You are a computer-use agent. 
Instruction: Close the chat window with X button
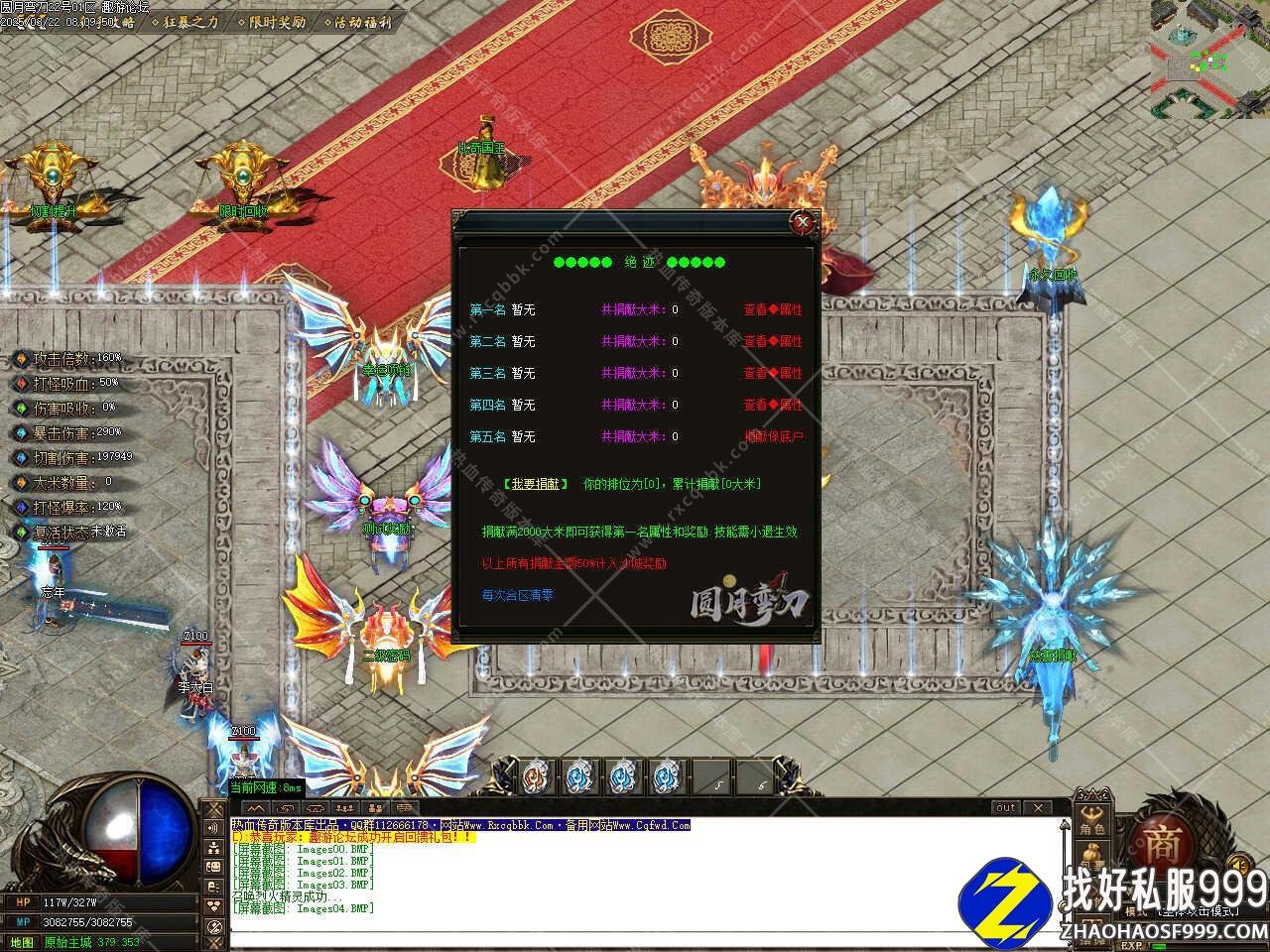point(1037,808)
